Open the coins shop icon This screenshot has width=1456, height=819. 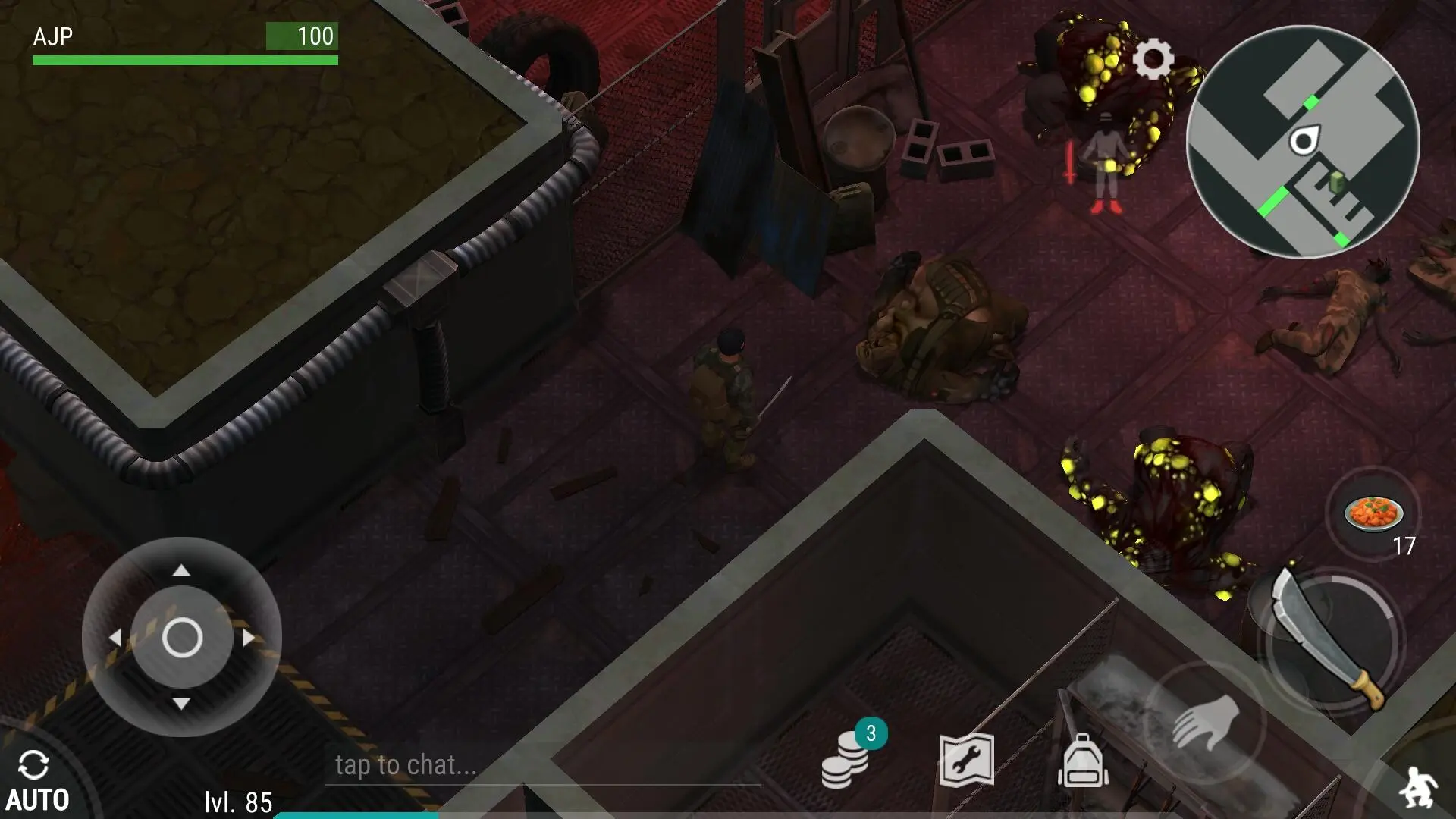point(846,760)
